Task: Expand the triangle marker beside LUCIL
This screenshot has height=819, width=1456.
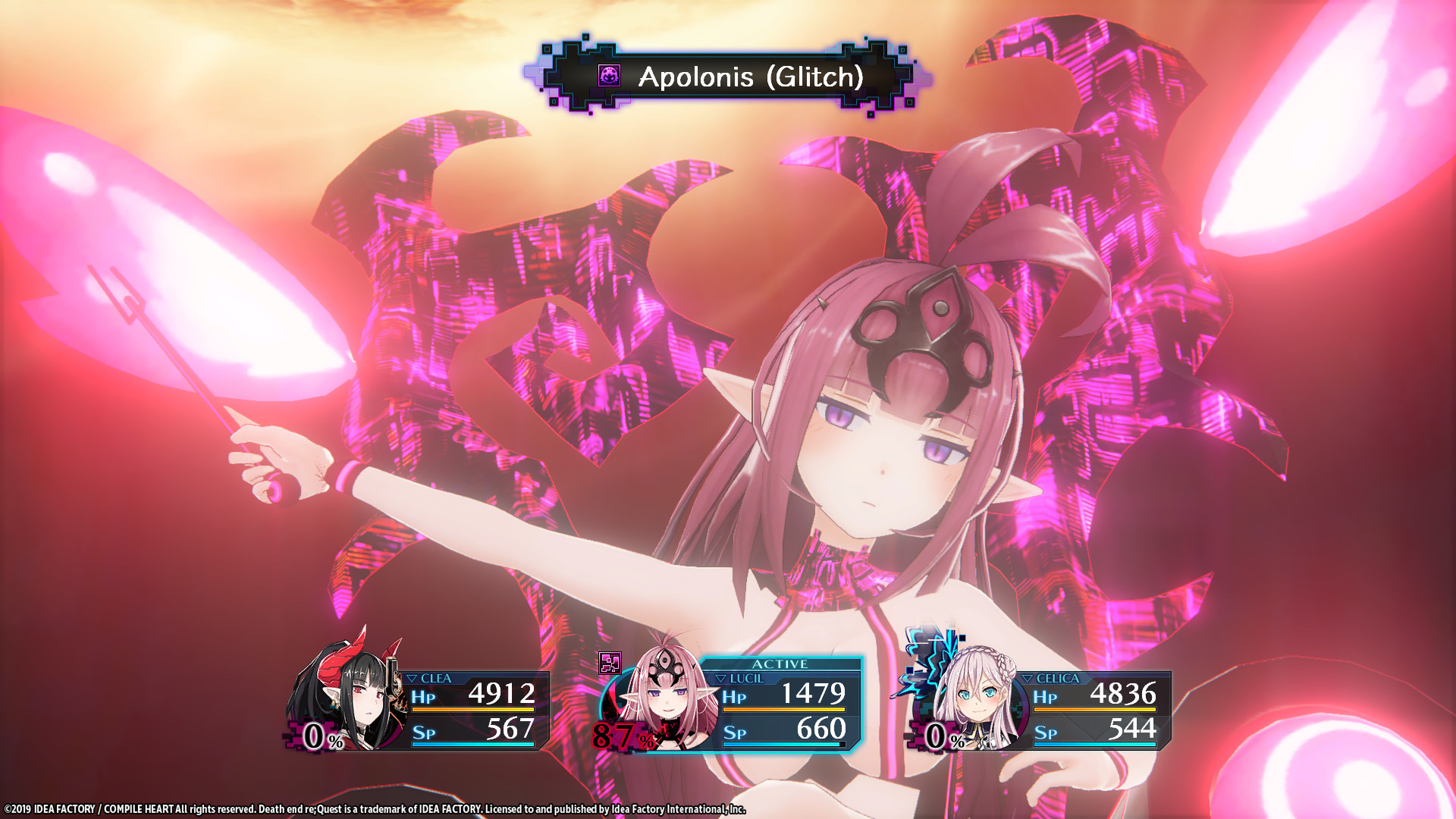Action: coord(721,680)
